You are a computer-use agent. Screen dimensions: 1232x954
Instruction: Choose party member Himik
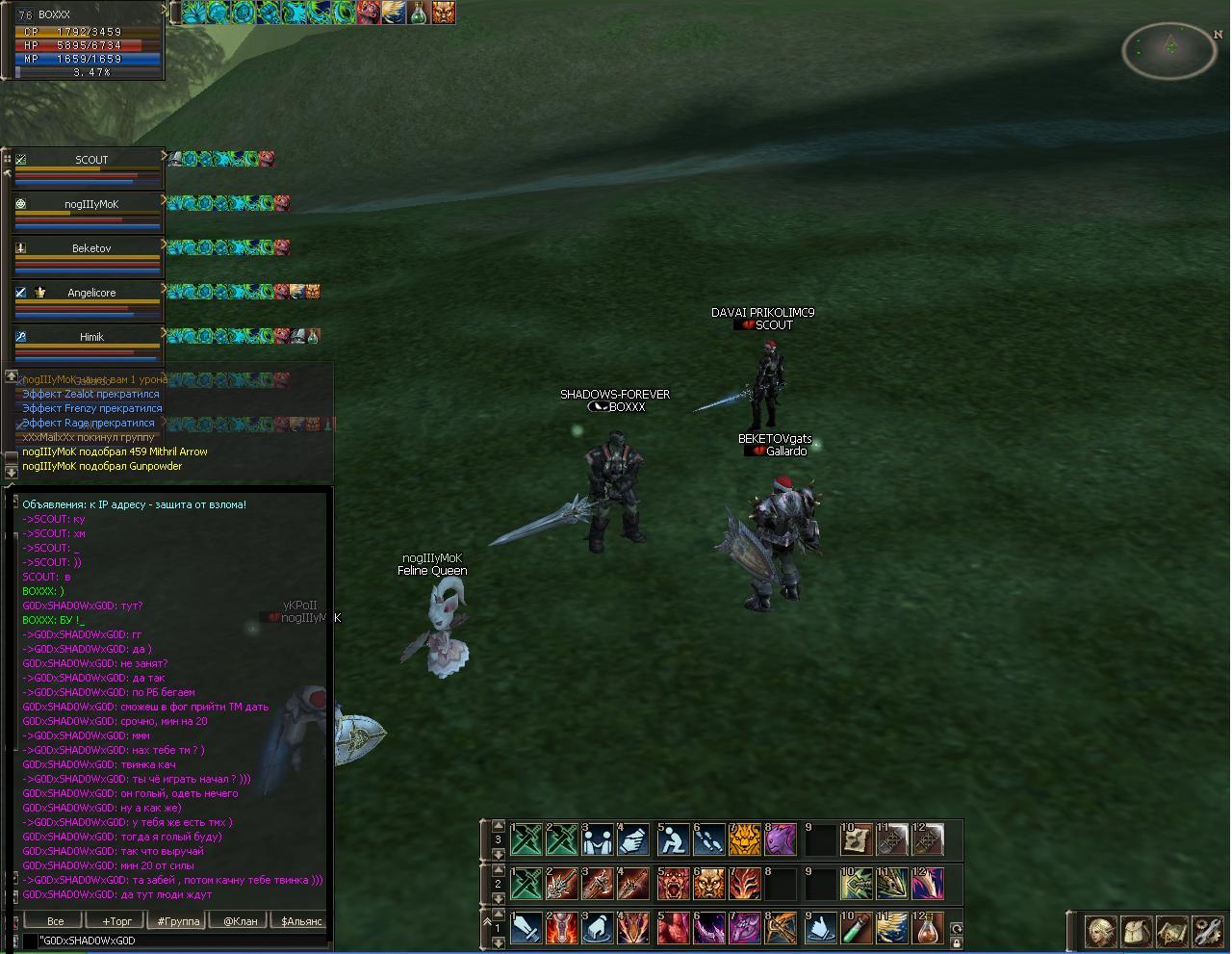click(91, 337)
